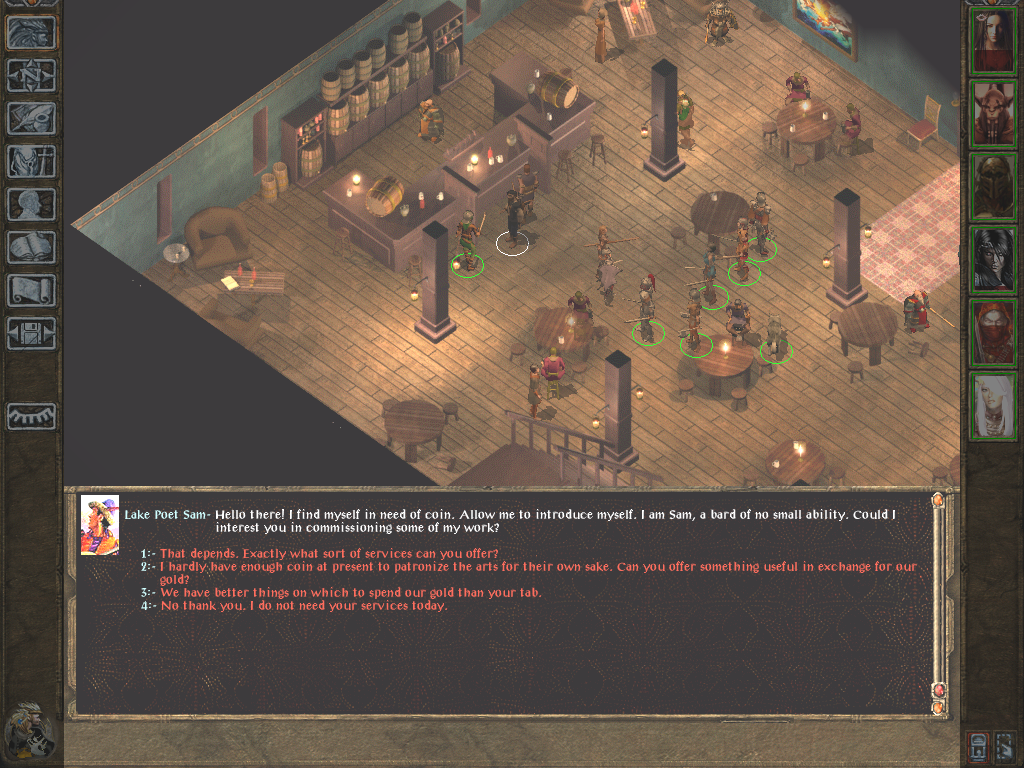1024x768 pixels.
Task: Click the comb-shaped button below the sidebar icons
Action: click(31, 416)
